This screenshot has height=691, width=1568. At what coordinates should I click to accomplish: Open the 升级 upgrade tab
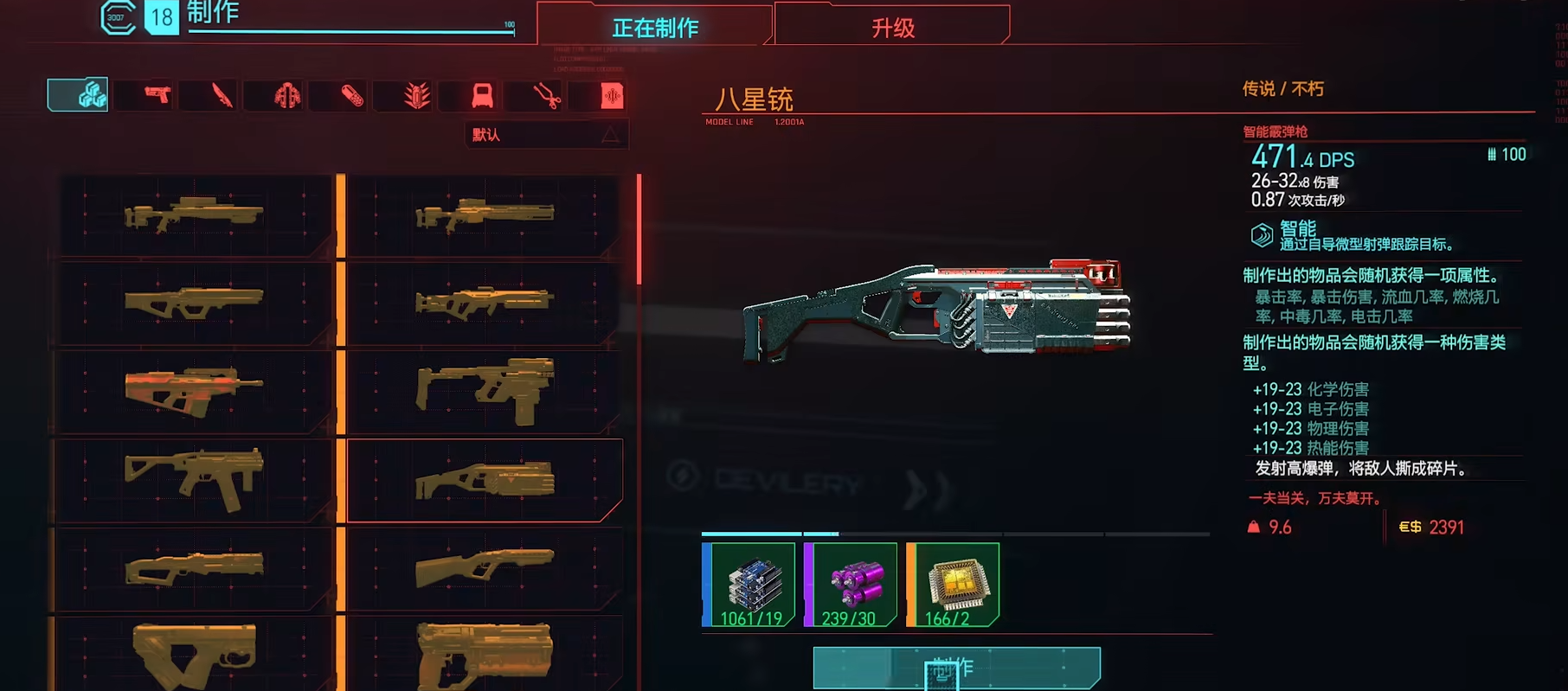click(892, 28)
